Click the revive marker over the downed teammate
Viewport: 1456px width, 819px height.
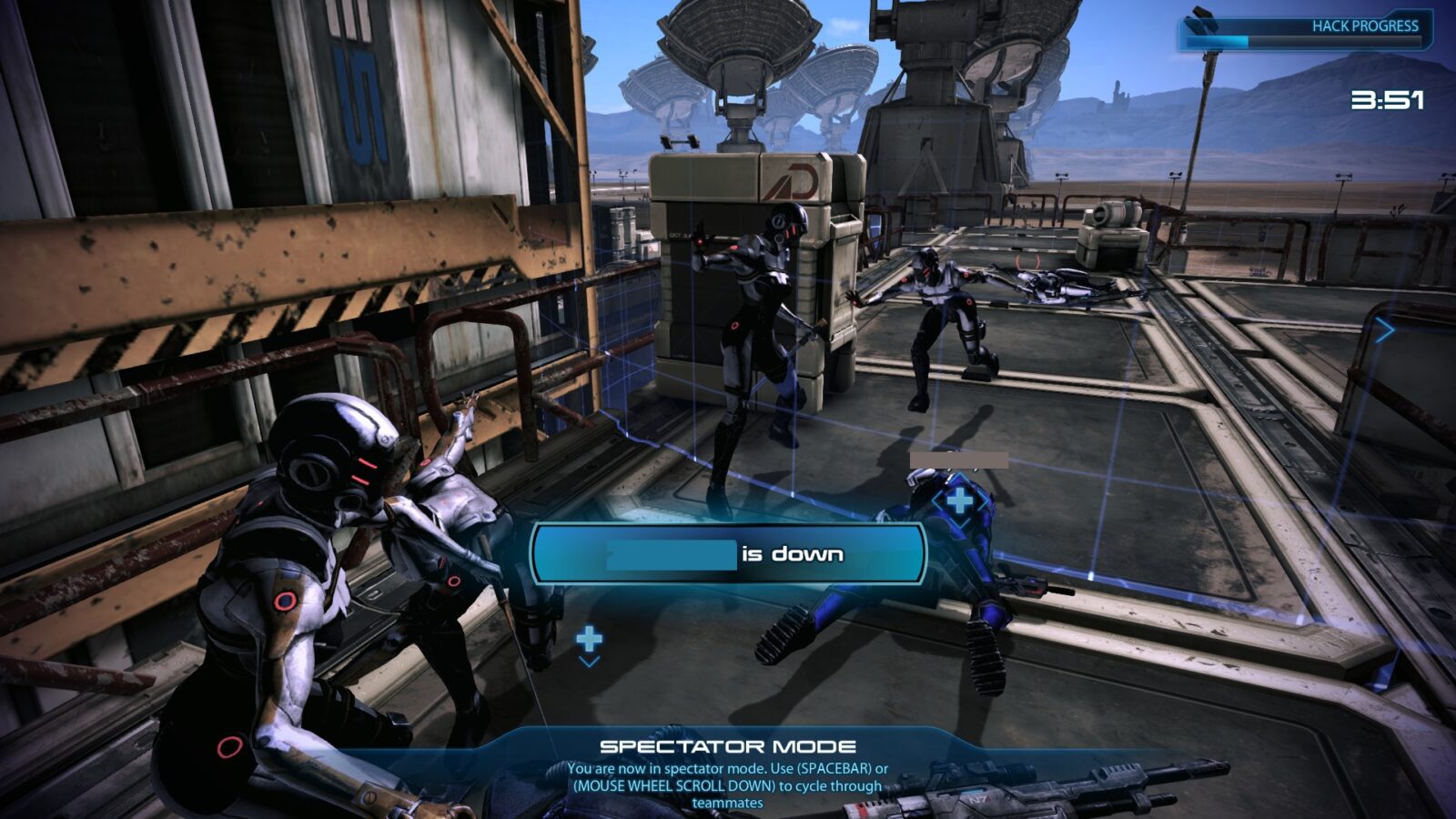point(959,500)
